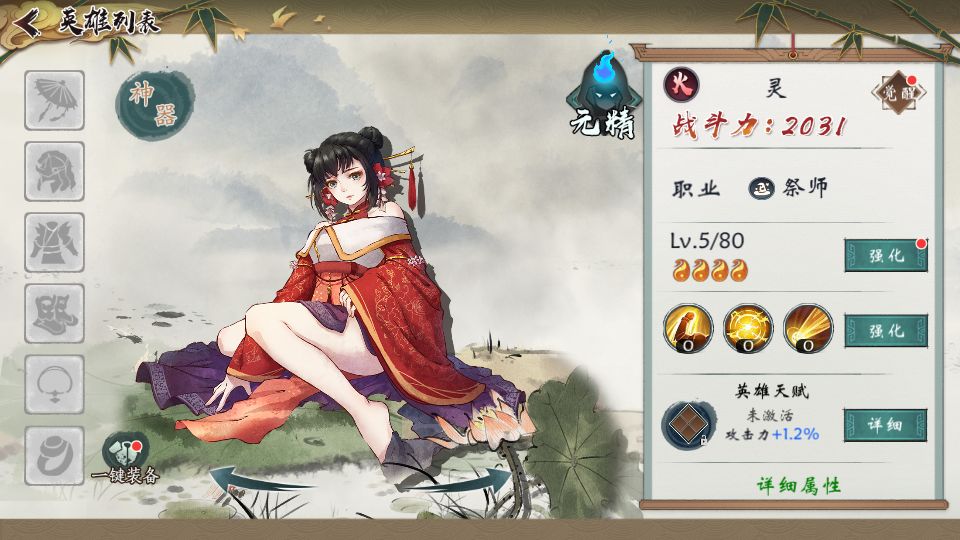Screen dimensions: 960x540
Task: Select the helmet equipment slot
Action: (x=54, y=171)
